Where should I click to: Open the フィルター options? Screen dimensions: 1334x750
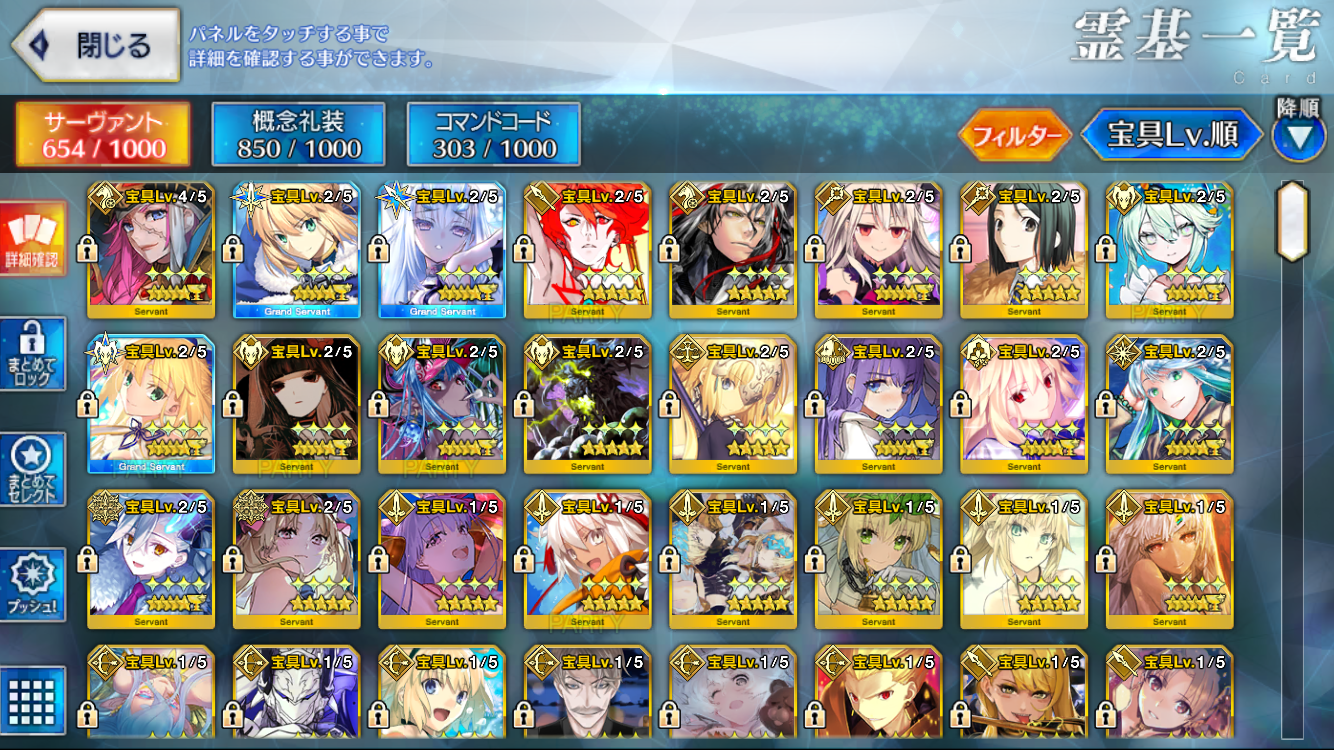[1015, 136]
